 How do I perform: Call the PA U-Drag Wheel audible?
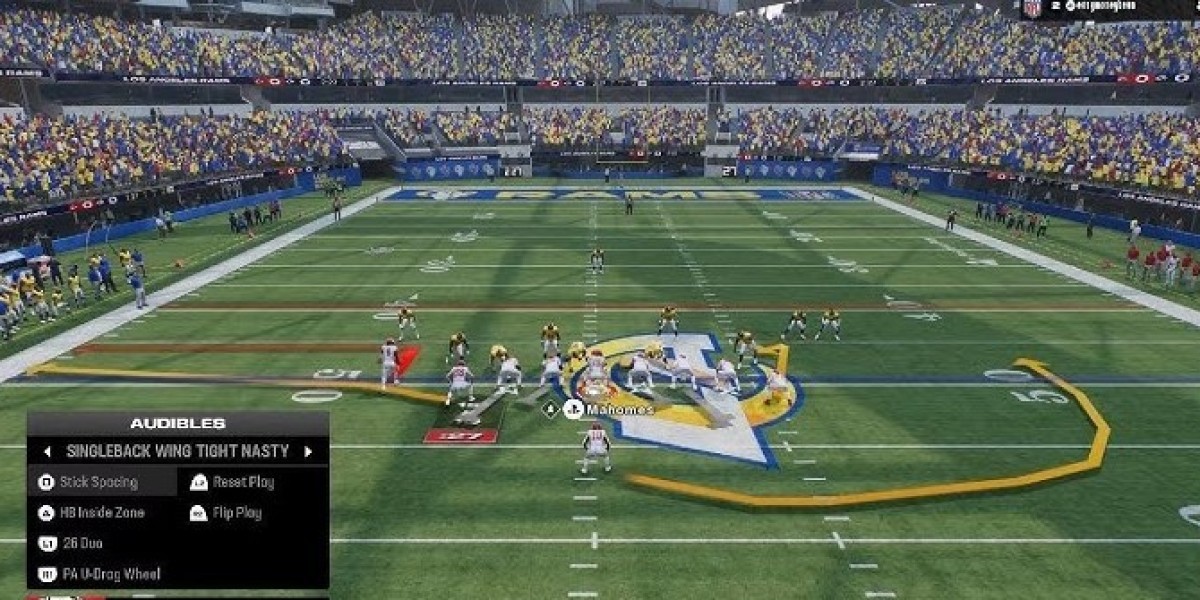110,575
